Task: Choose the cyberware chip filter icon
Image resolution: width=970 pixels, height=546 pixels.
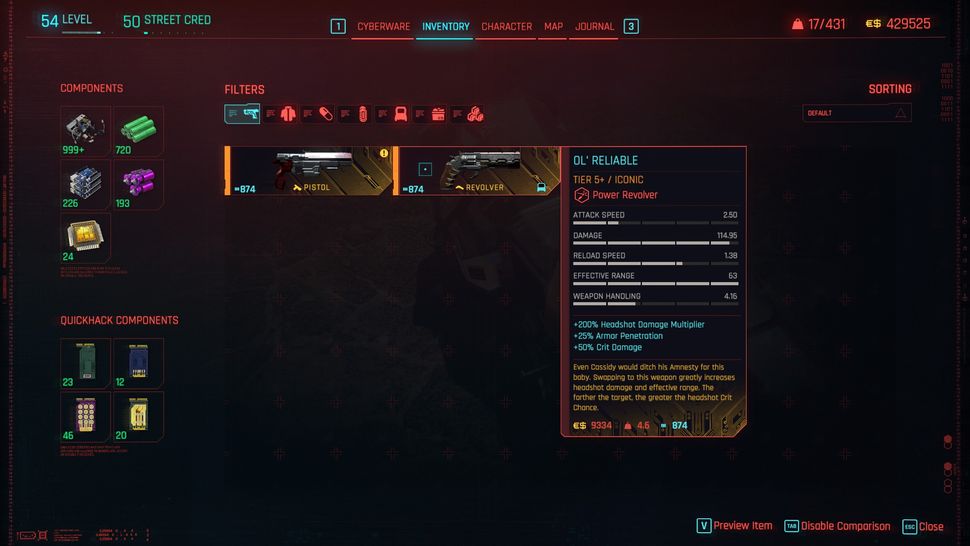Action: coord(400,114)
